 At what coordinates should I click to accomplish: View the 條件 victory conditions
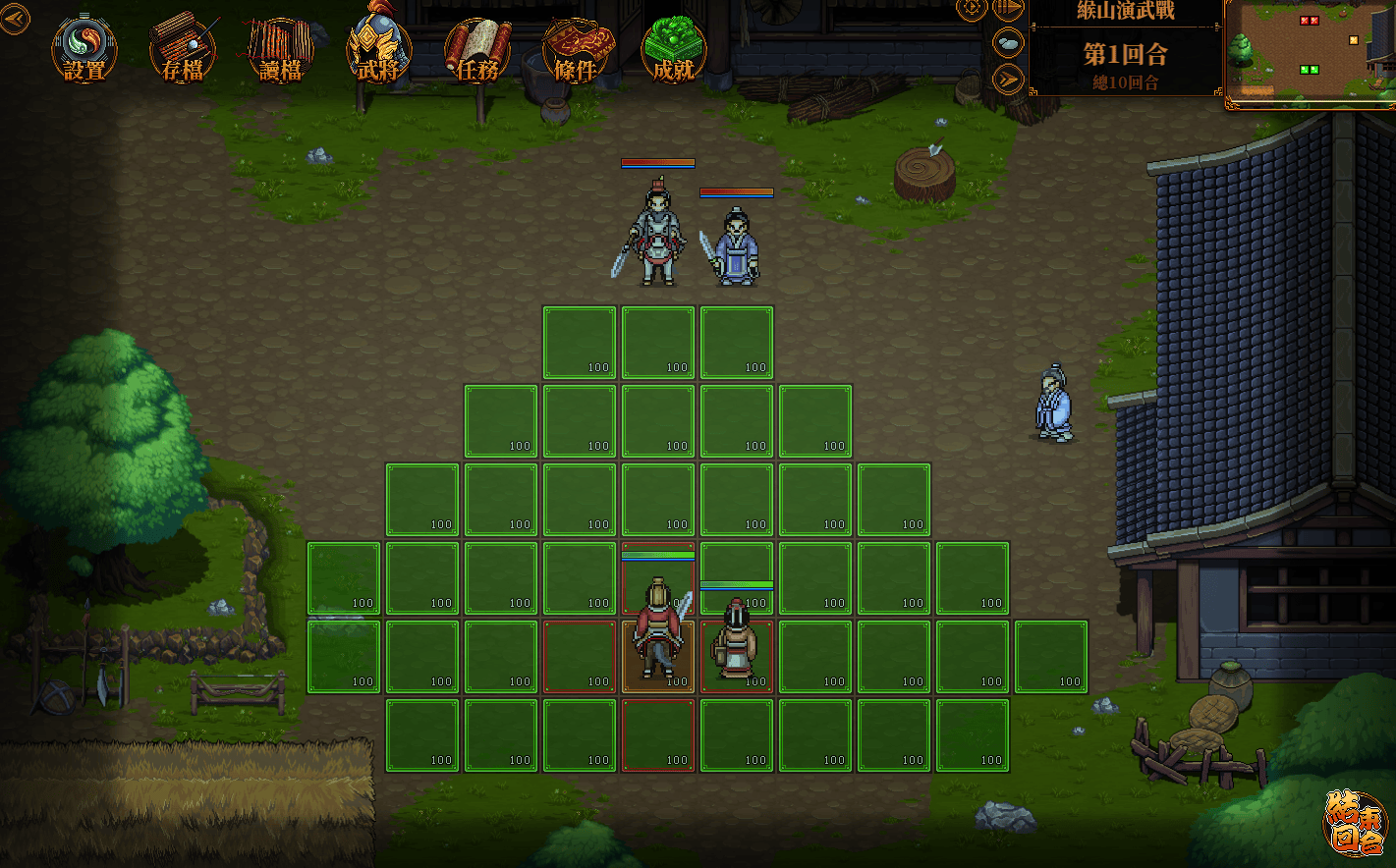point(576,51)
